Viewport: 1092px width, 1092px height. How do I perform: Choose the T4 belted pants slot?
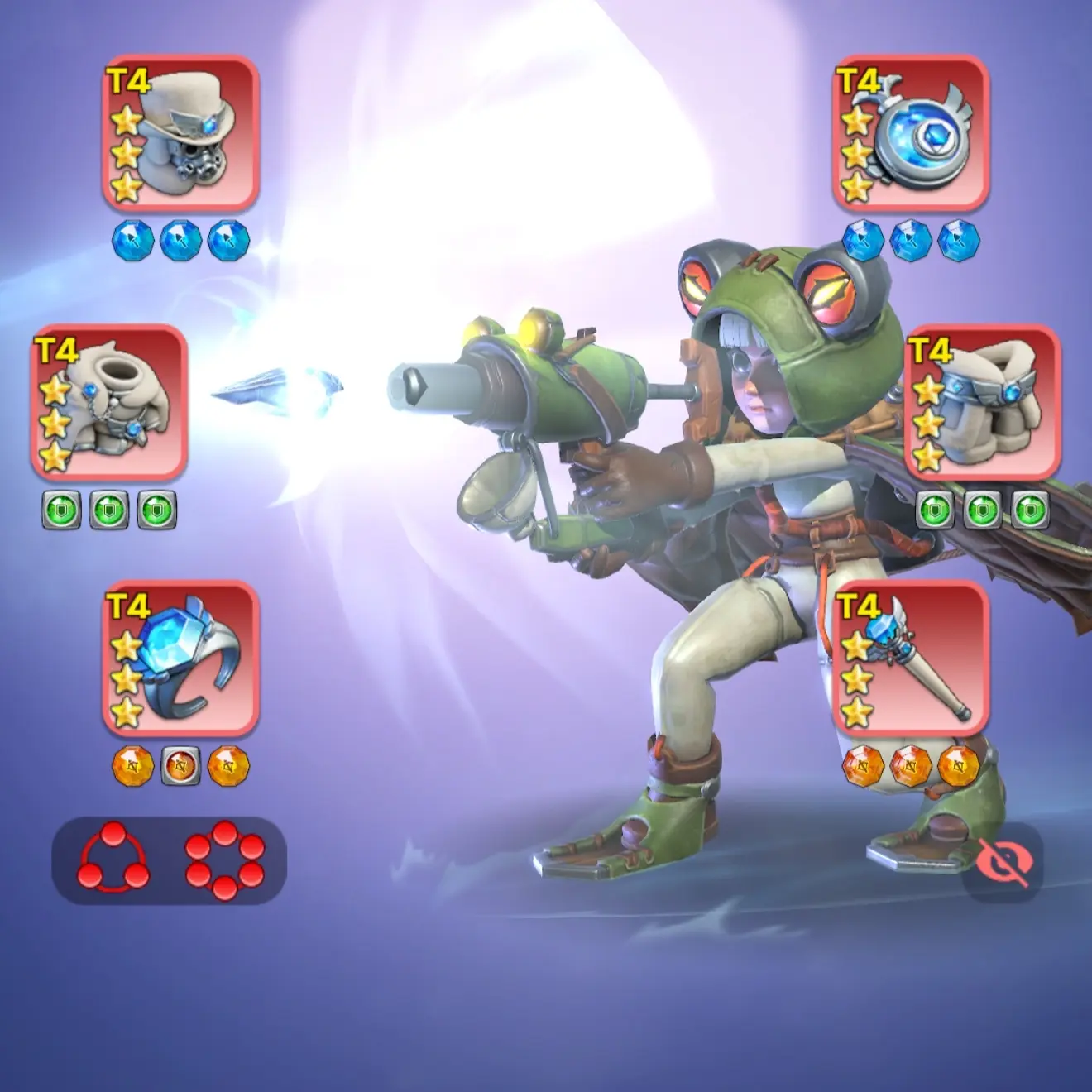[x=983, y=402]
